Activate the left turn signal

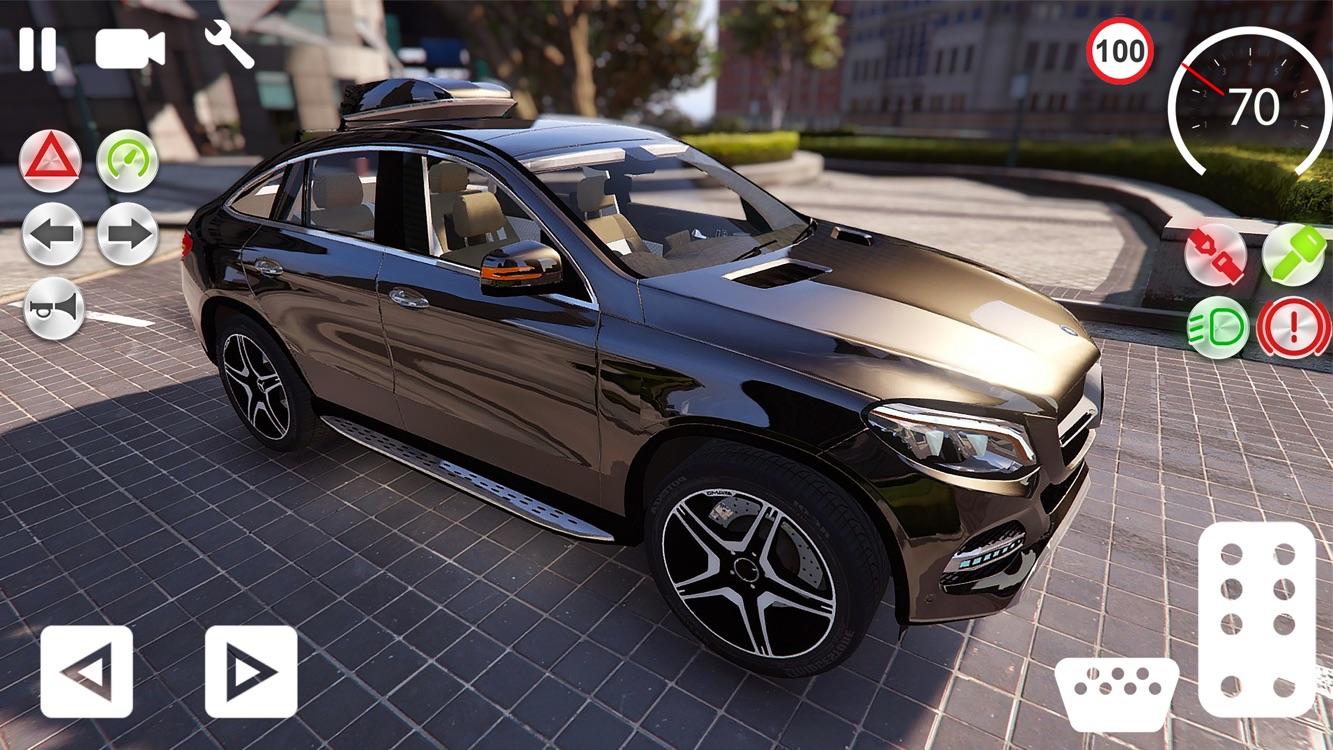pyautogui.click(x=55, y=234)
